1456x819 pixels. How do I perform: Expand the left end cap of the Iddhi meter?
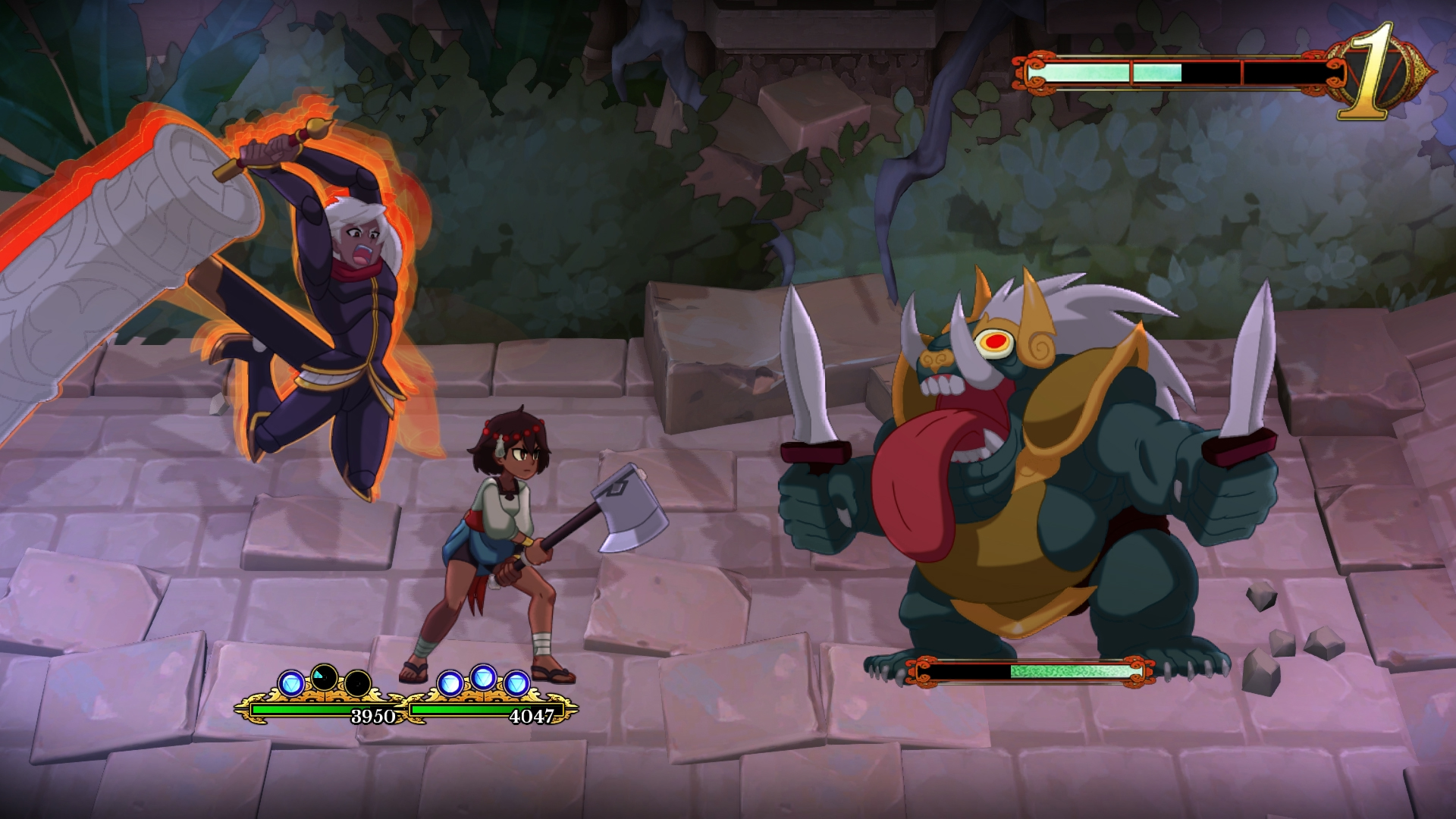[x=1034, y=71]
